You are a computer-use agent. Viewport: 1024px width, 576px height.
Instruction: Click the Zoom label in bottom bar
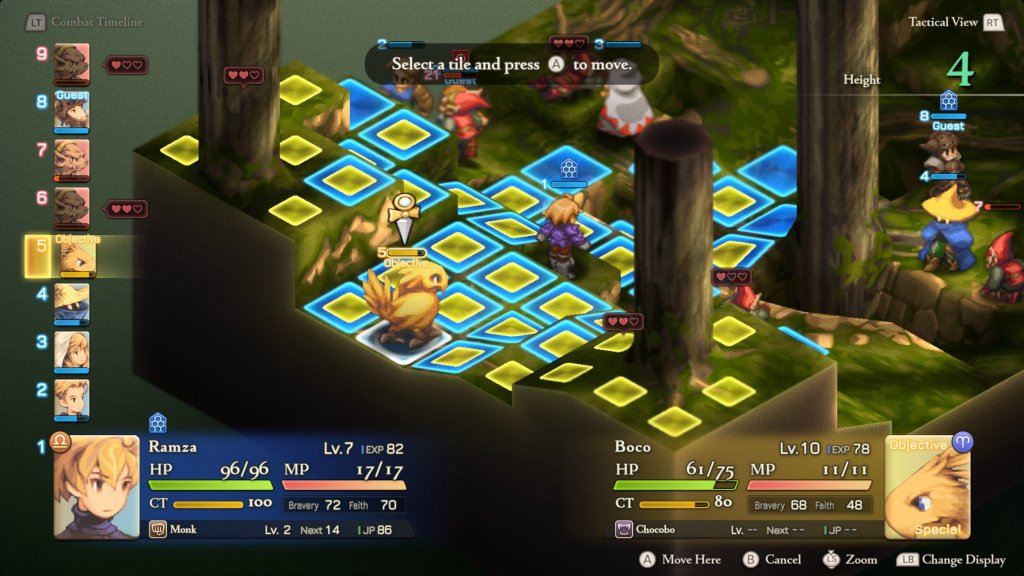(x=860, y=560)
